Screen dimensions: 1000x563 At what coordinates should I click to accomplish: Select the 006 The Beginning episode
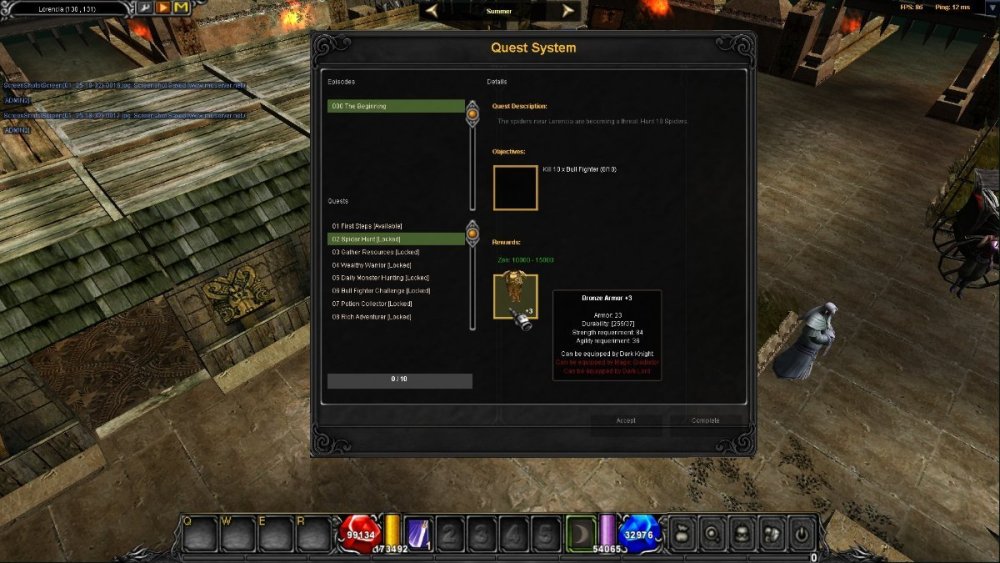pos(396,106)
